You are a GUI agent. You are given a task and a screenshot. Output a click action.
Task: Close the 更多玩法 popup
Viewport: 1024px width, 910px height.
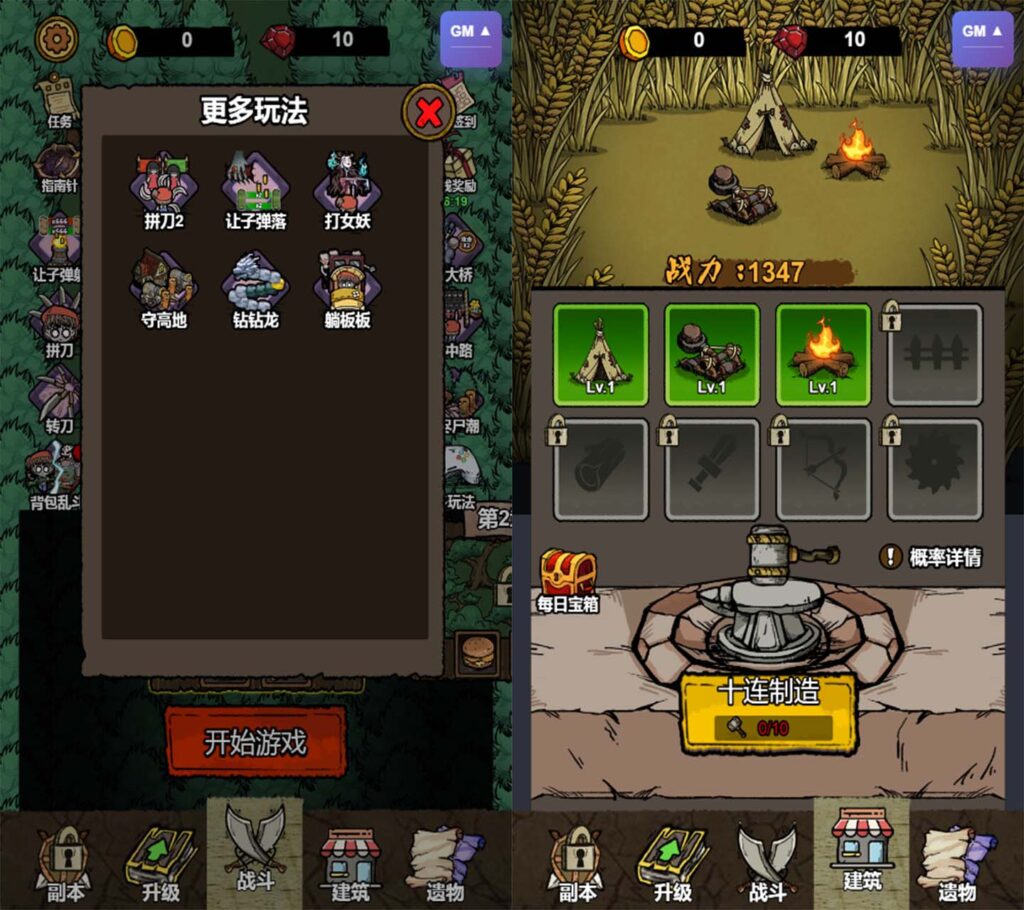429,113
